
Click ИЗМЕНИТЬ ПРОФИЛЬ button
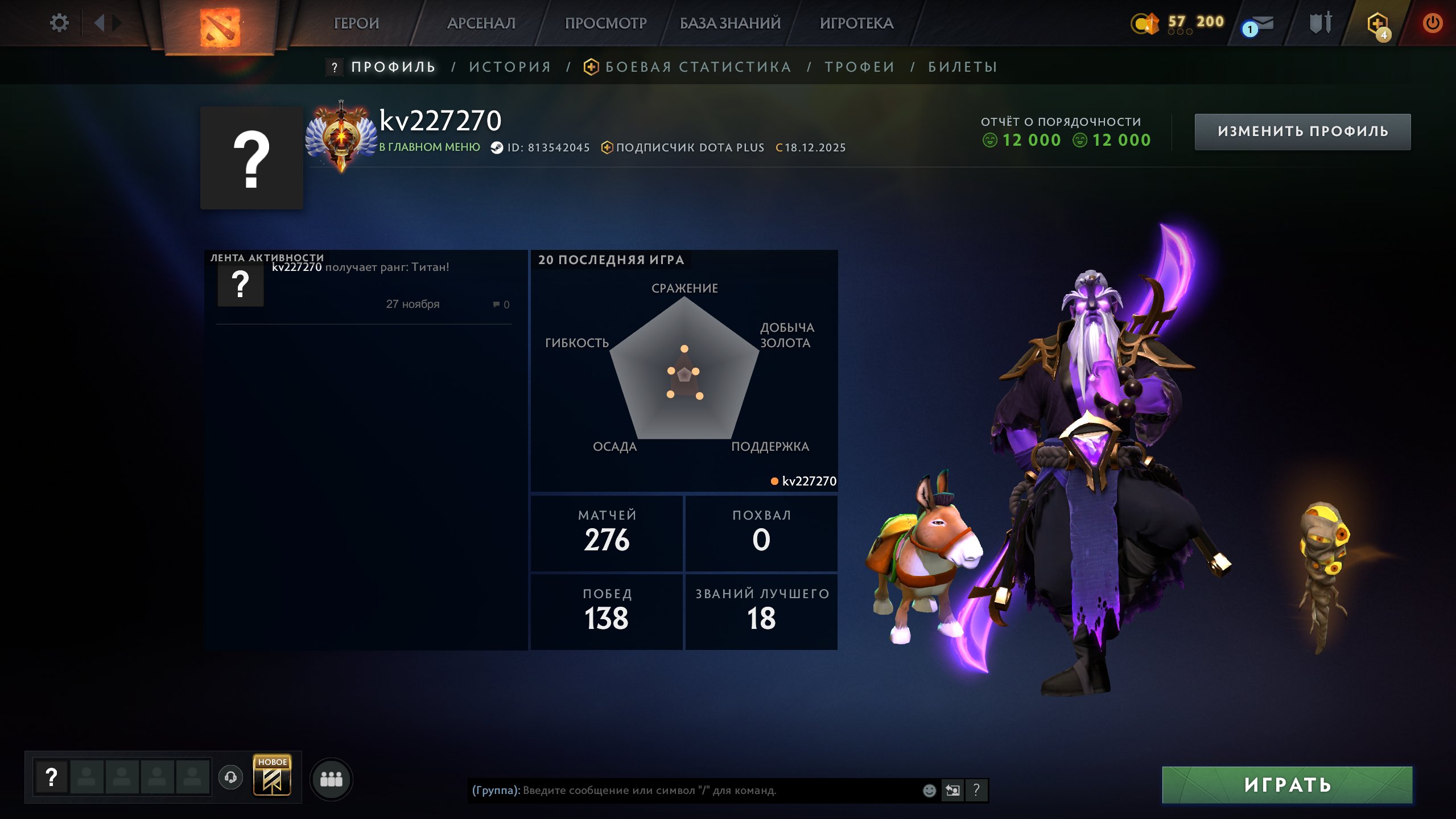(1302, 131)
